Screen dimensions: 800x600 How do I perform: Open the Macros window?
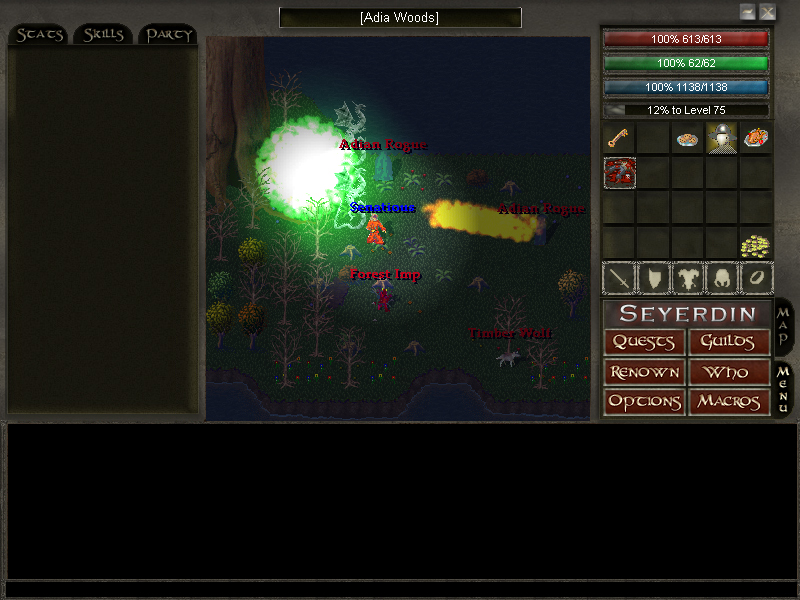729,402
